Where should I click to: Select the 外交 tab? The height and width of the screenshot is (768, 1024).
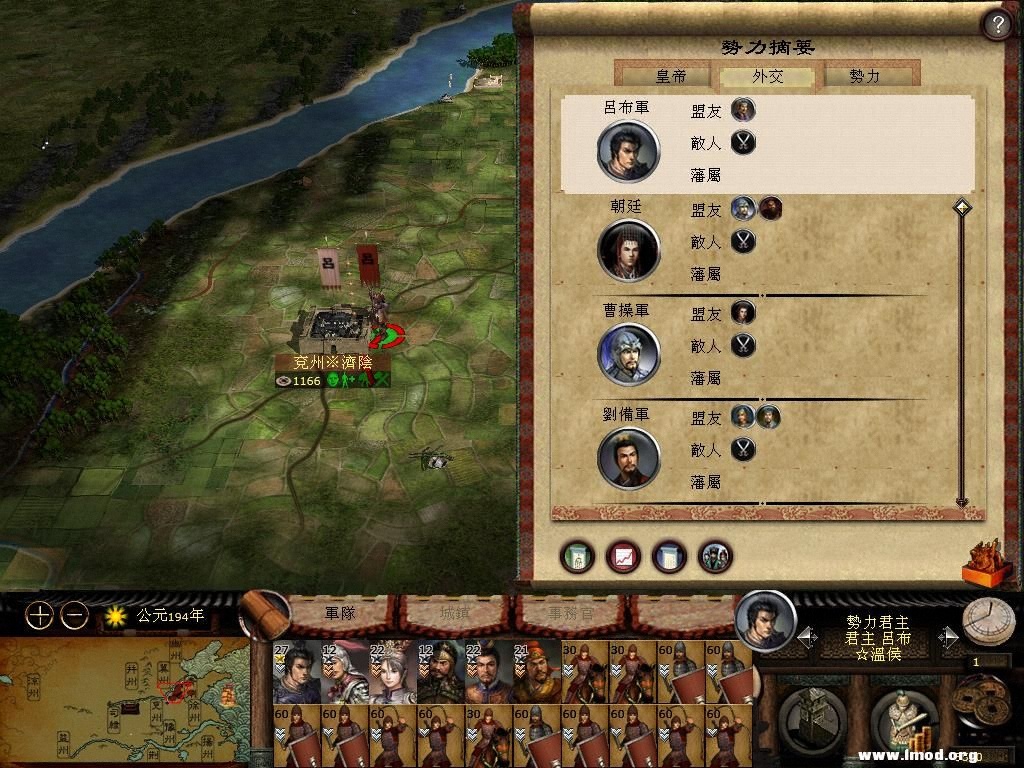coord(768,76)
